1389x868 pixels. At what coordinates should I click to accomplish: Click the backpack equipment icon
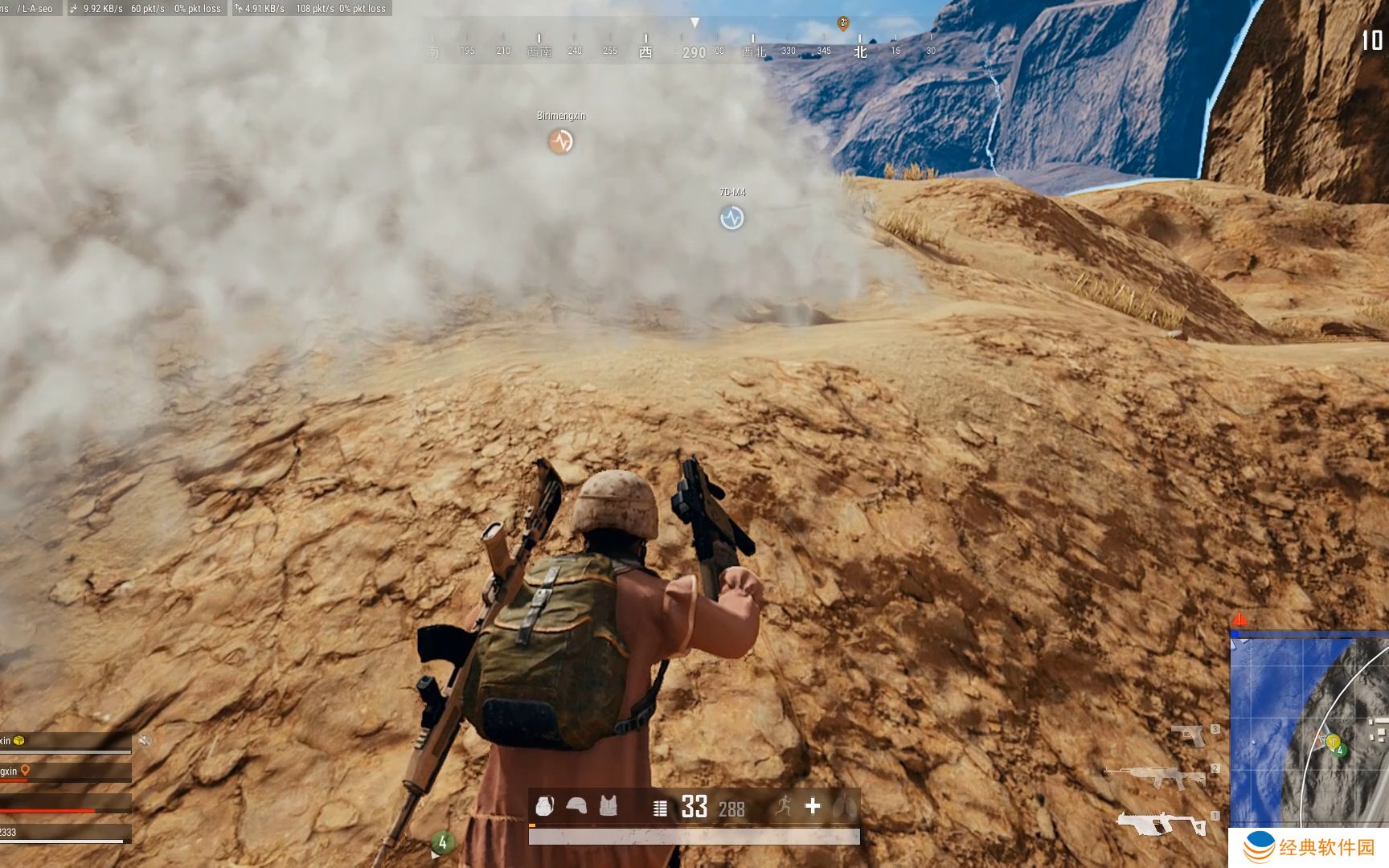545,806
